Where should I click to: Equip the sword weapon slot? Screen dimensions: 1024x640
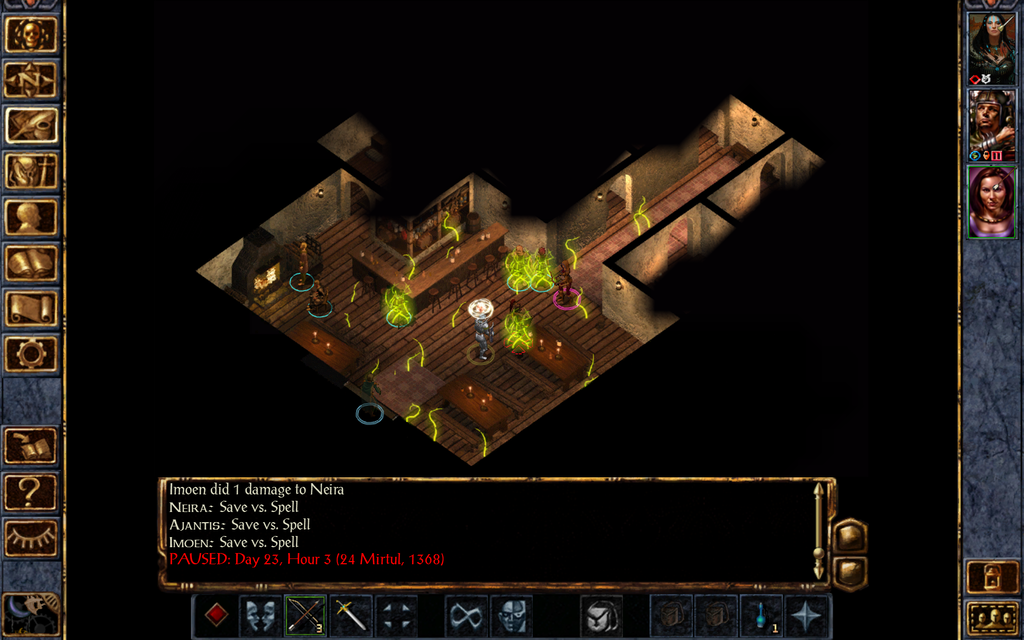[x=350, y=614]
